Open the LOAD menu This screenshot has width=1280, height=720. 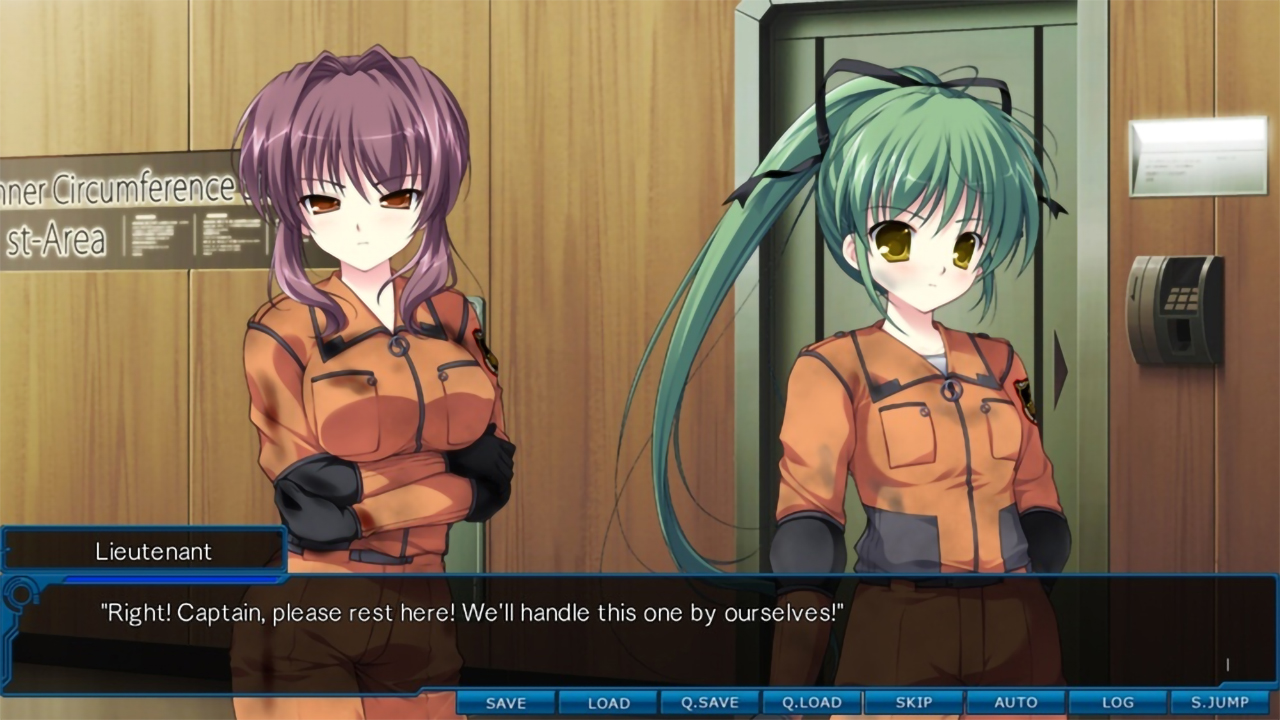[x=608, y=703]
